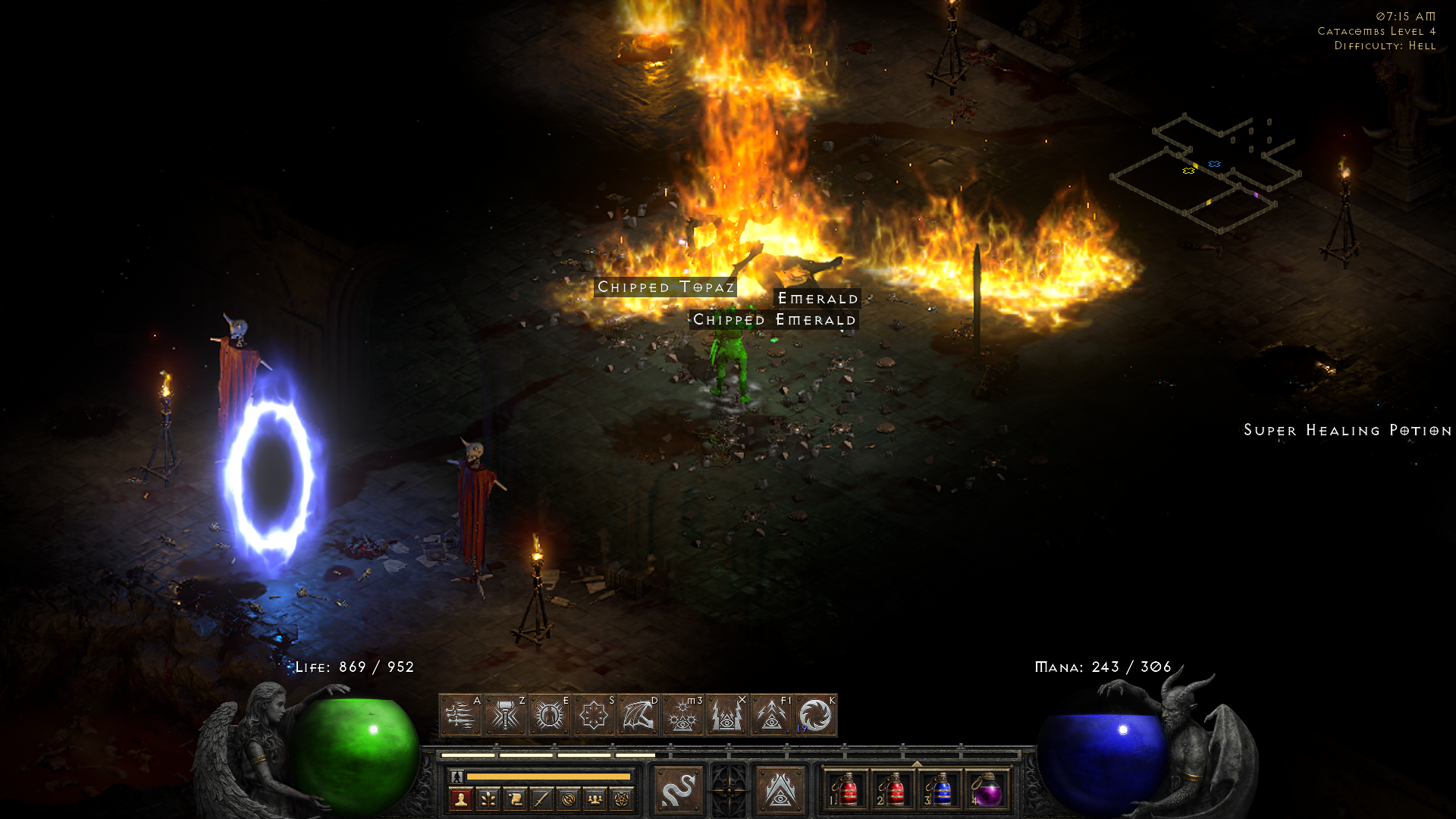The height and width of the screenshot is (819, 1456).
Task: Grab the Super Healing Potion drop
Action: tap(1347, 430)
